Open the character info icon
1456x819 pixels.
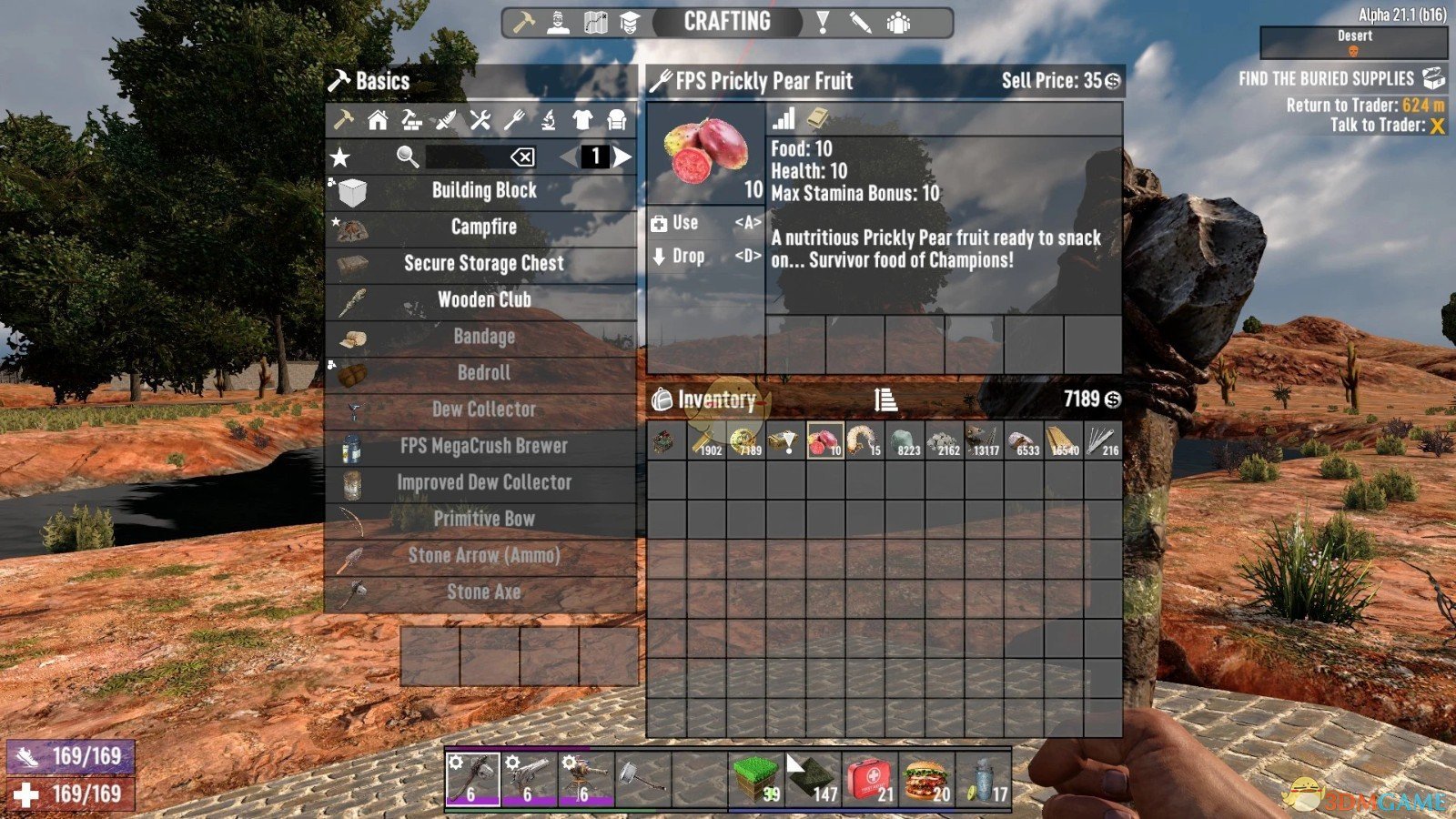point(558,23)
